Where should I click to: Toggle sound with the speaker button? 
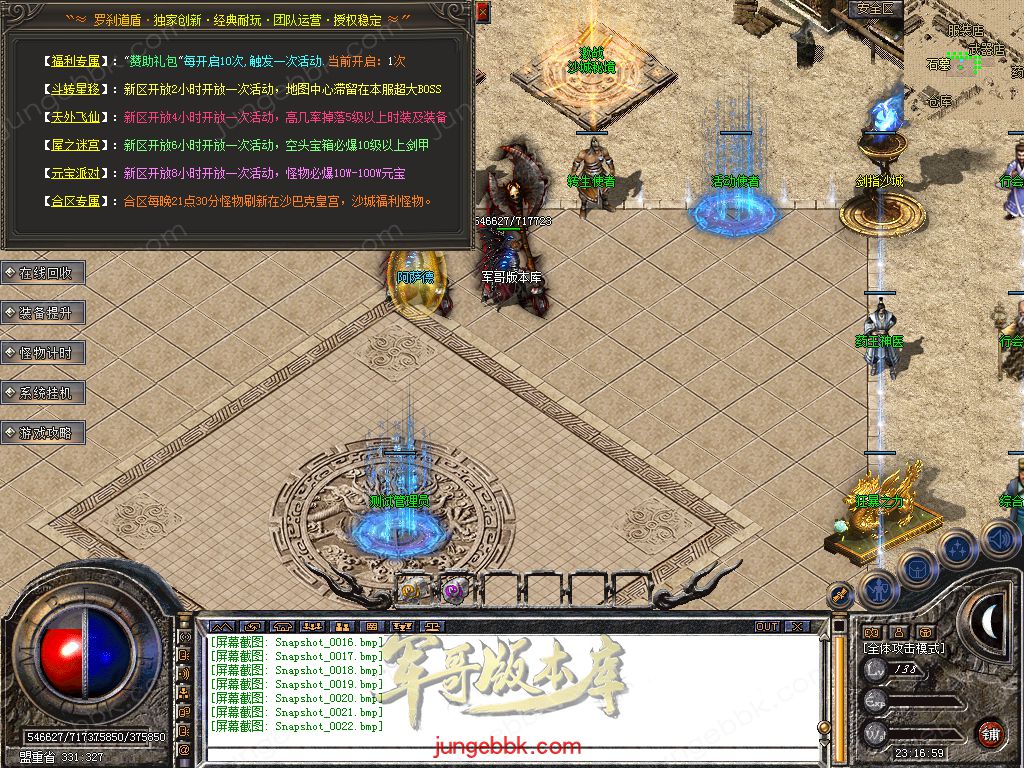tap(999, 538)
